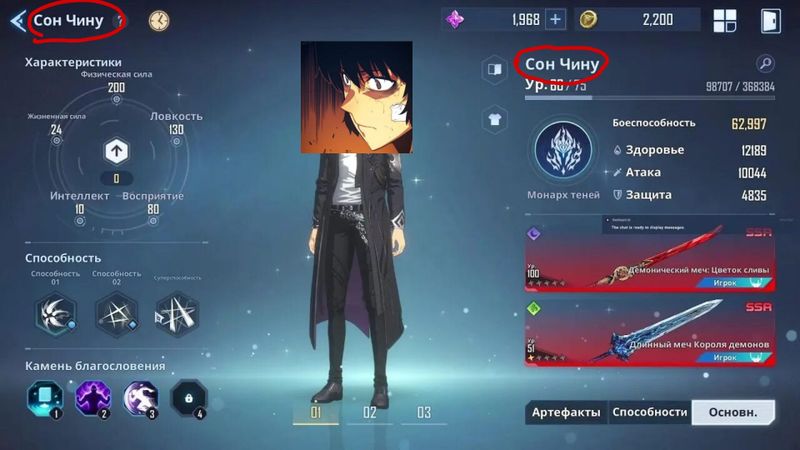Open the book icon beside the character
800x450 pixels.
(493, 69)
